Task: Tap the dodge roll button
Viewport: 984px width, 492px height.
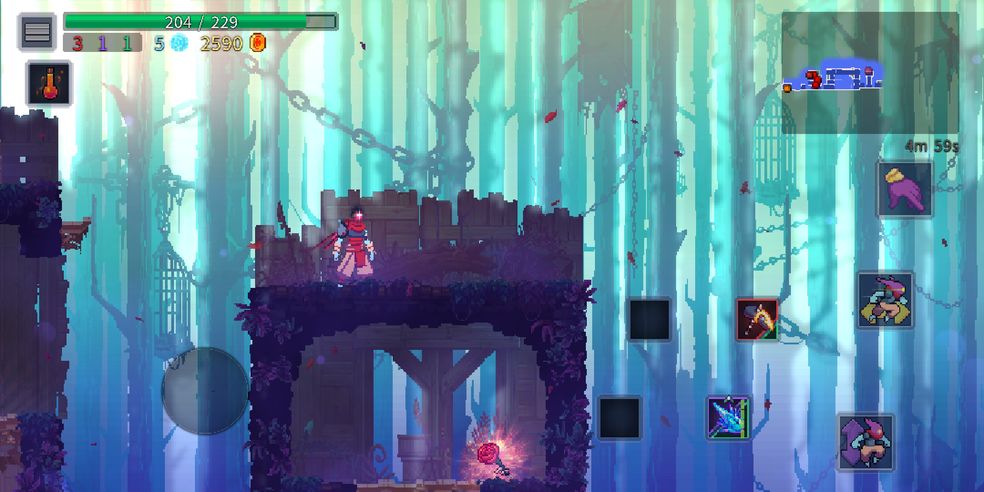Action: pos(865,442)
